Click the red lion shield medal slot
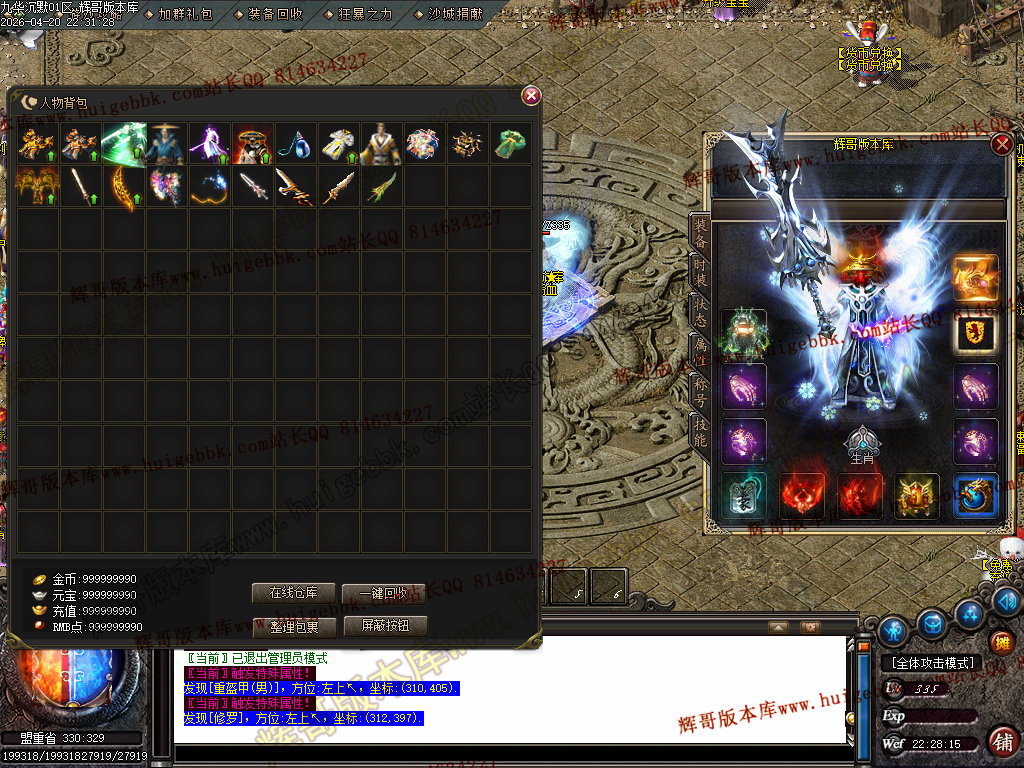1024x768 pixels. 975,333
